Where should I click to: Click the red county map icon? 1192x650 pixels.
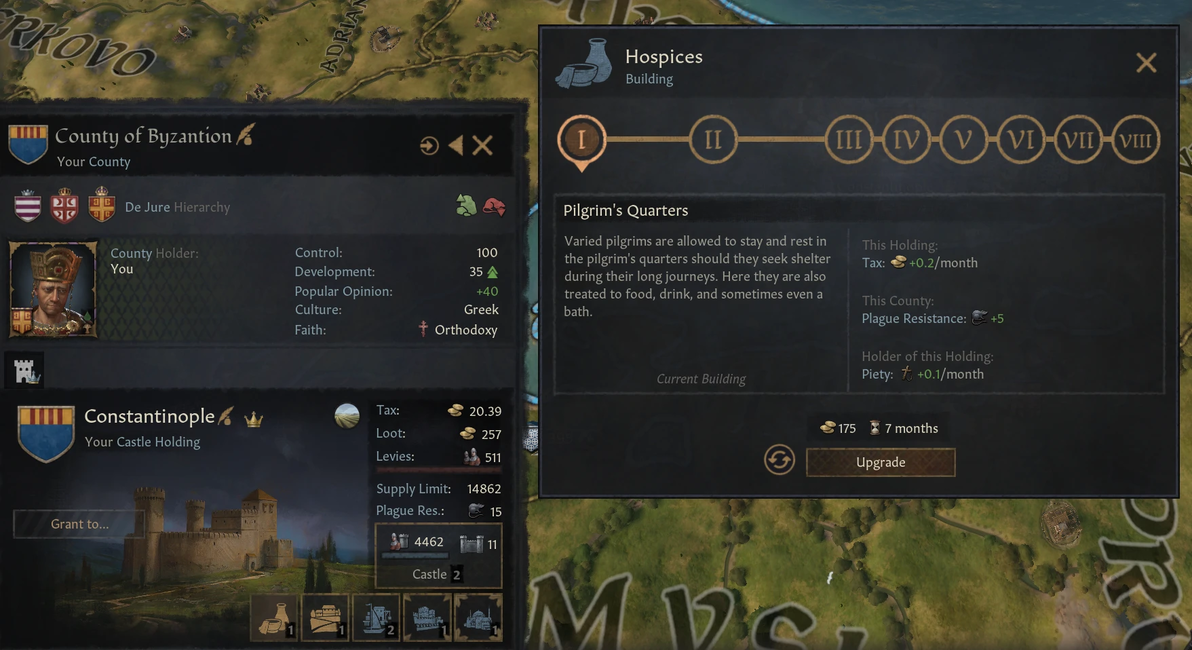pyautogui.click(x=493, y=206)
